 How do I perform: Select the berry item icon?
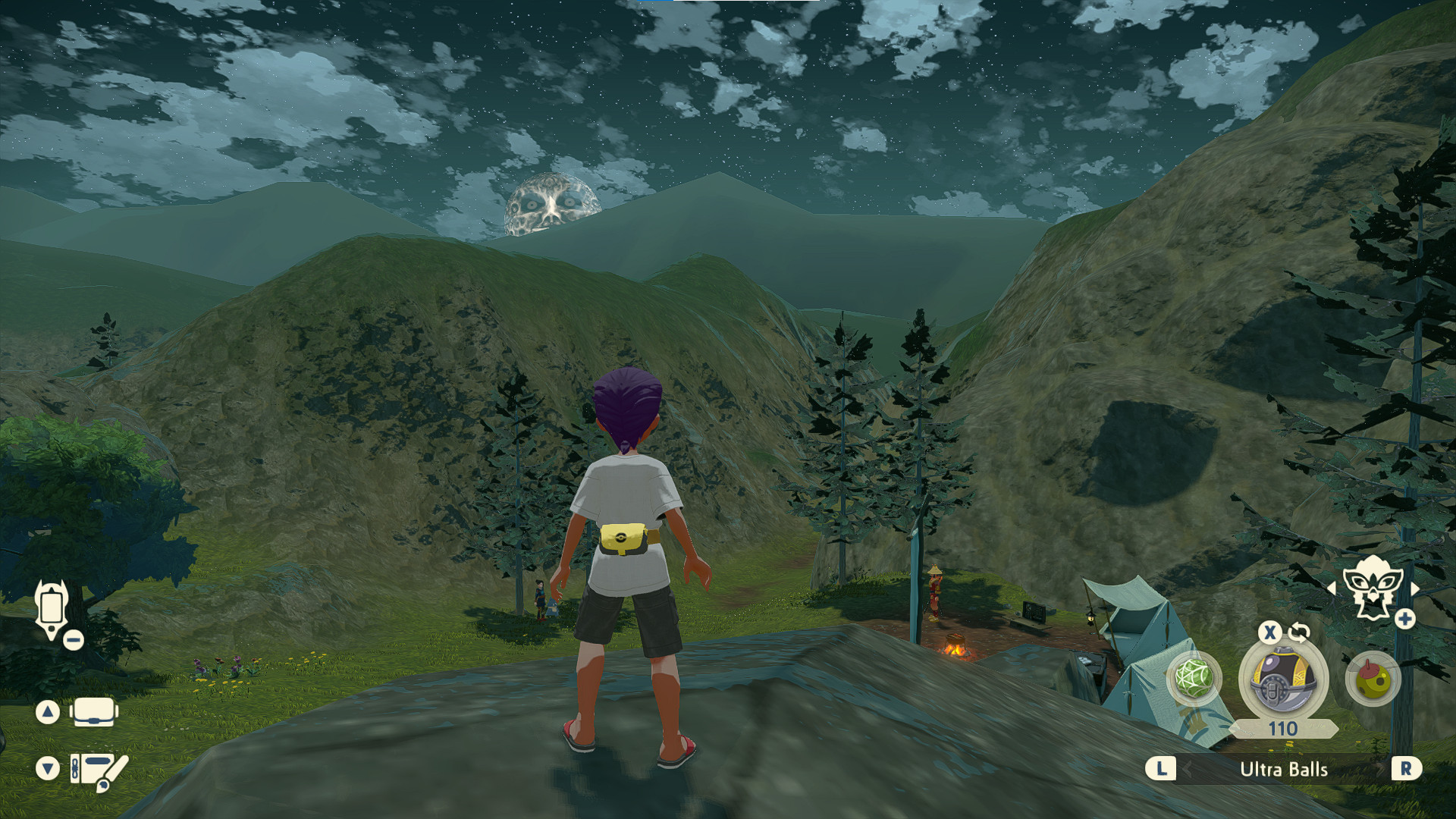1372,680
